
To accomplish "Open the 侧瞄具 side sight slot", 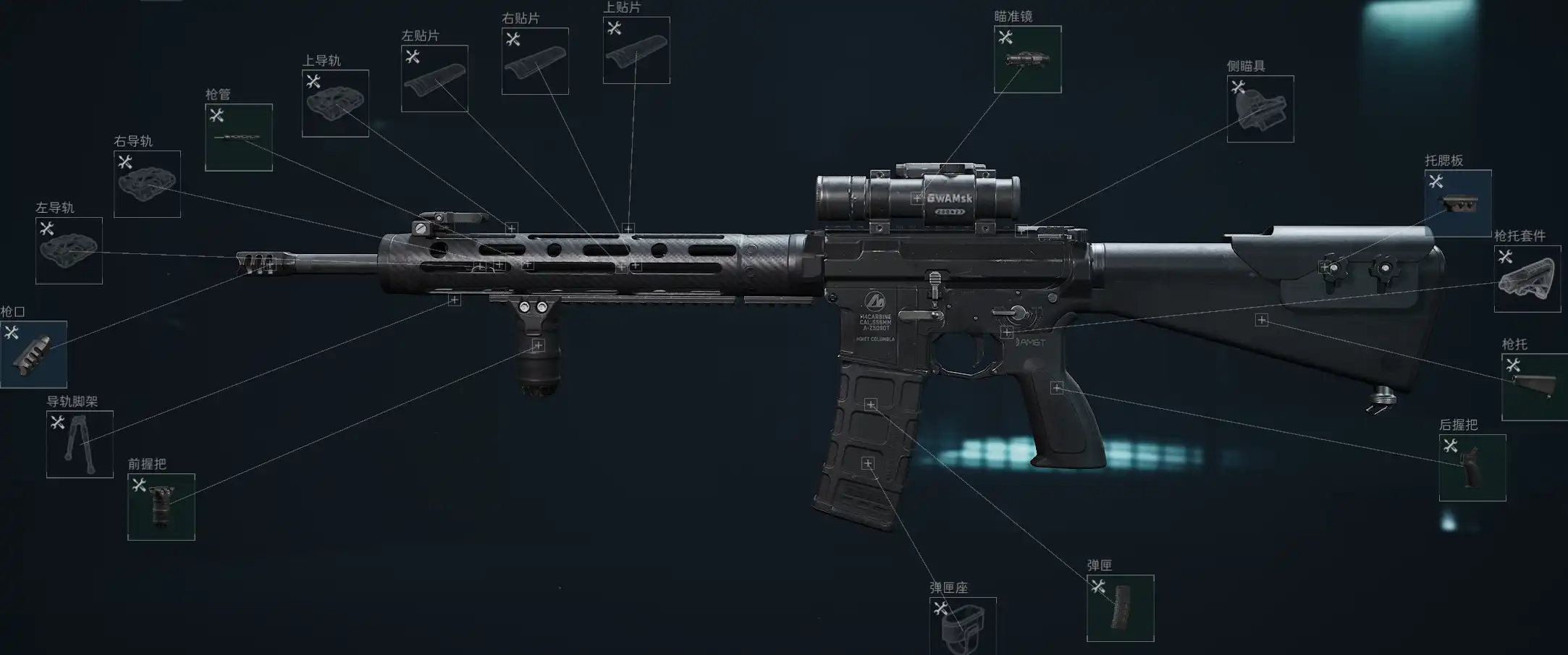I will [1260, 109].
